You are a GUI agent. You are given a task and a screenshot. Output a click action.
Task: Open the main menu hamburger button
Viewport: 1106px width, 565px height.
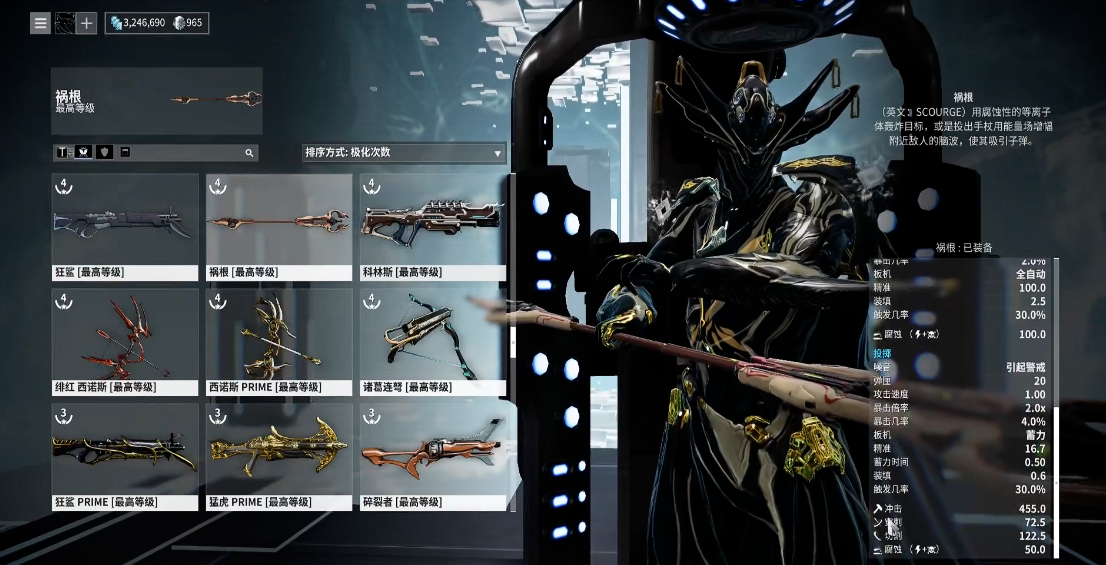click(x=40, y=22)
